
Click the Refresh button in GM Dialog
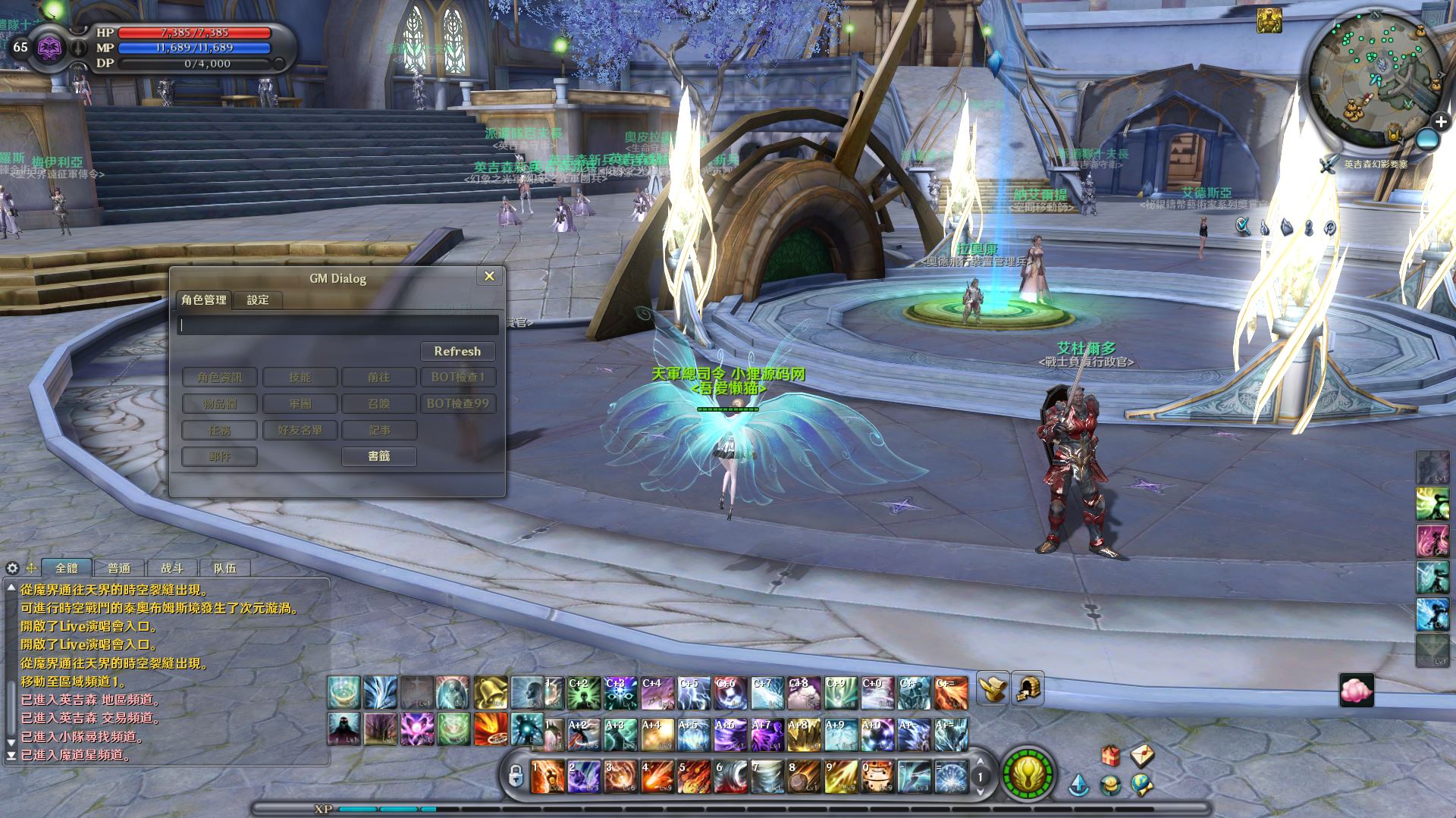coord(457,351)
